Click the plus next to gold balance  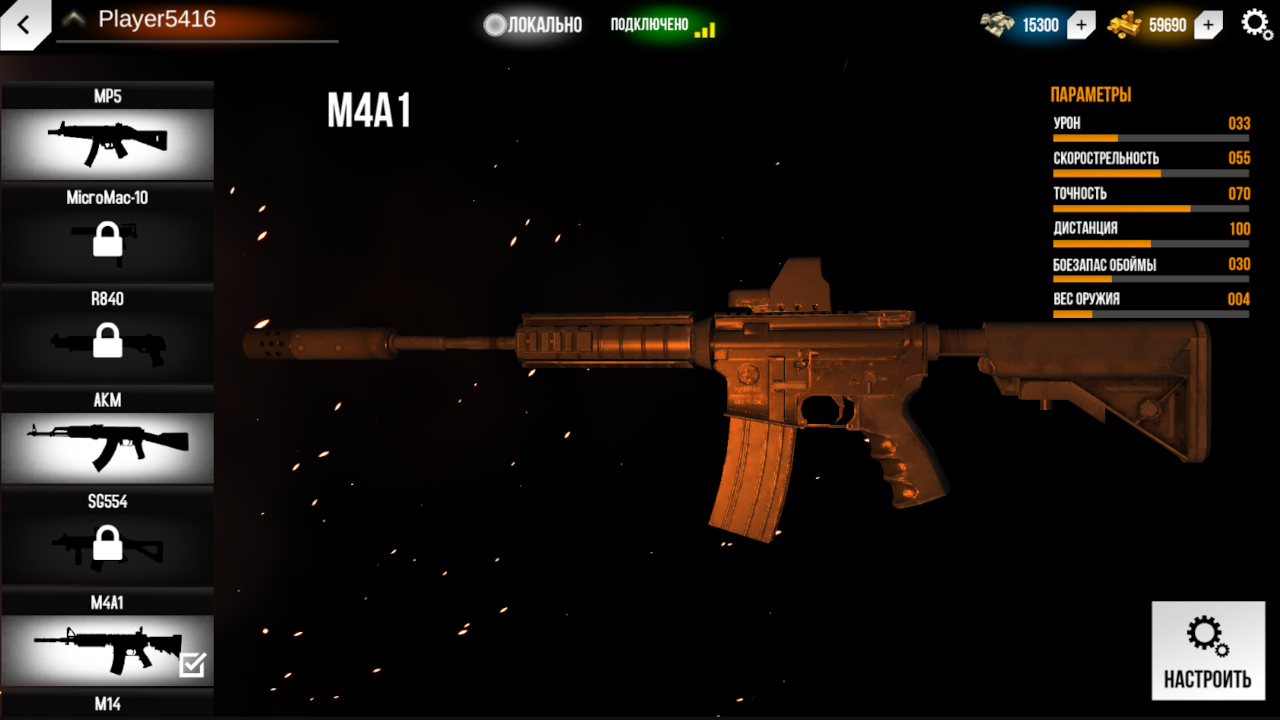click(x=1207, y=24)
